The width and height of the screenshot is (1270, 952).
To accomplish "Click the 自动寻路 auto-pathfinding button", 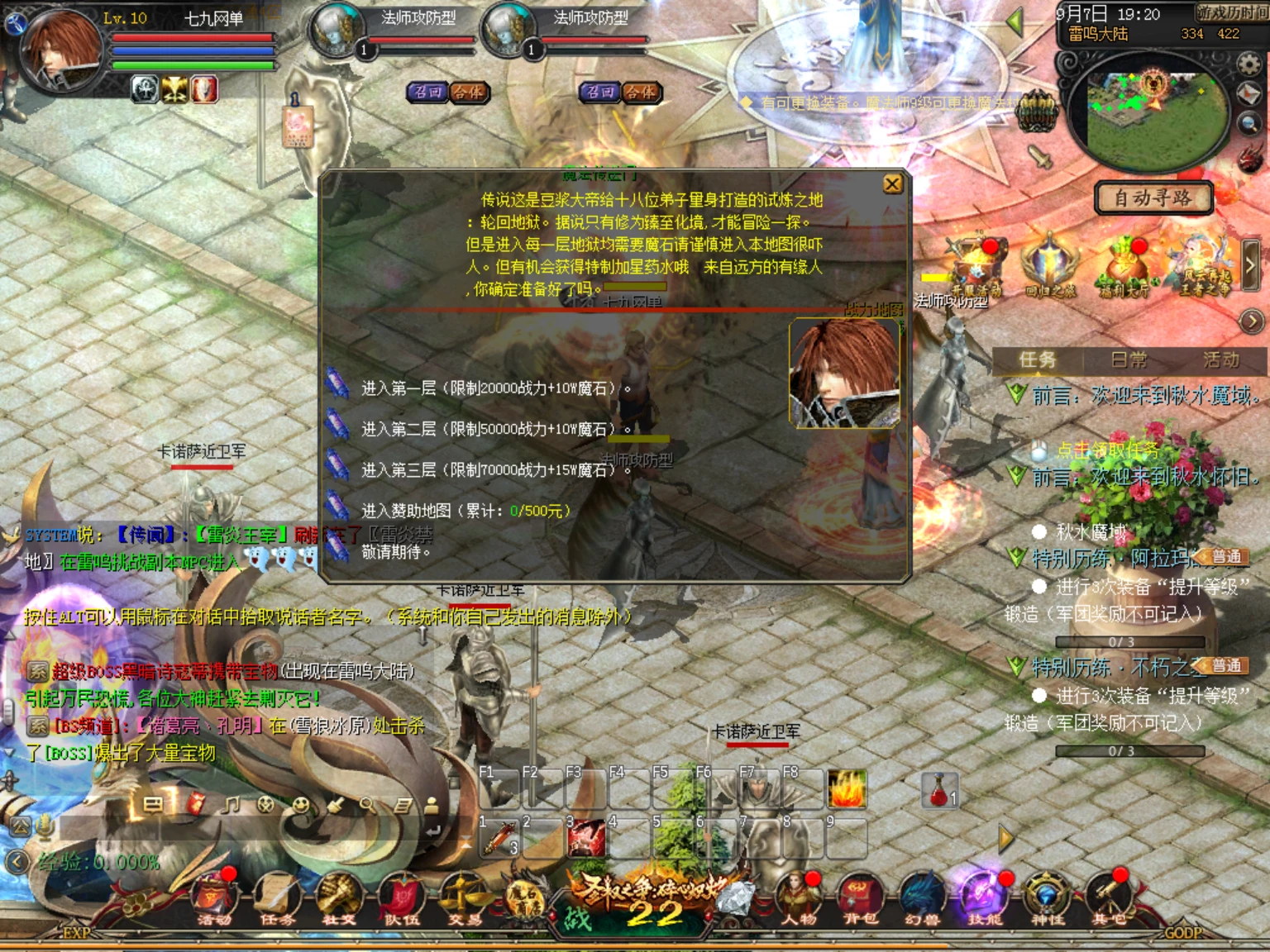I will coord(1153,198).
